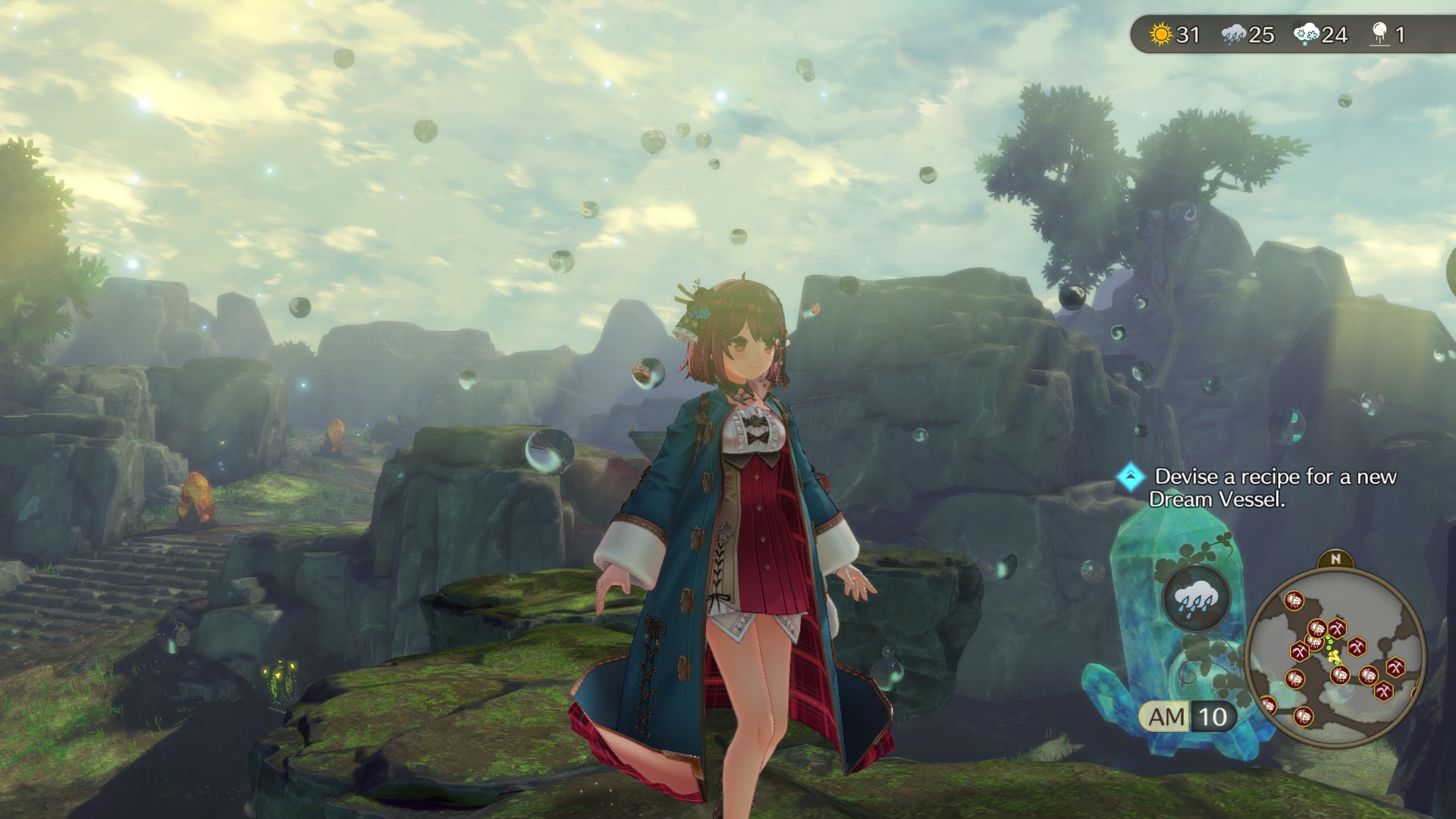Click the sun weather icon showing 31
Screen dimensions: 1456x819
1161,33
